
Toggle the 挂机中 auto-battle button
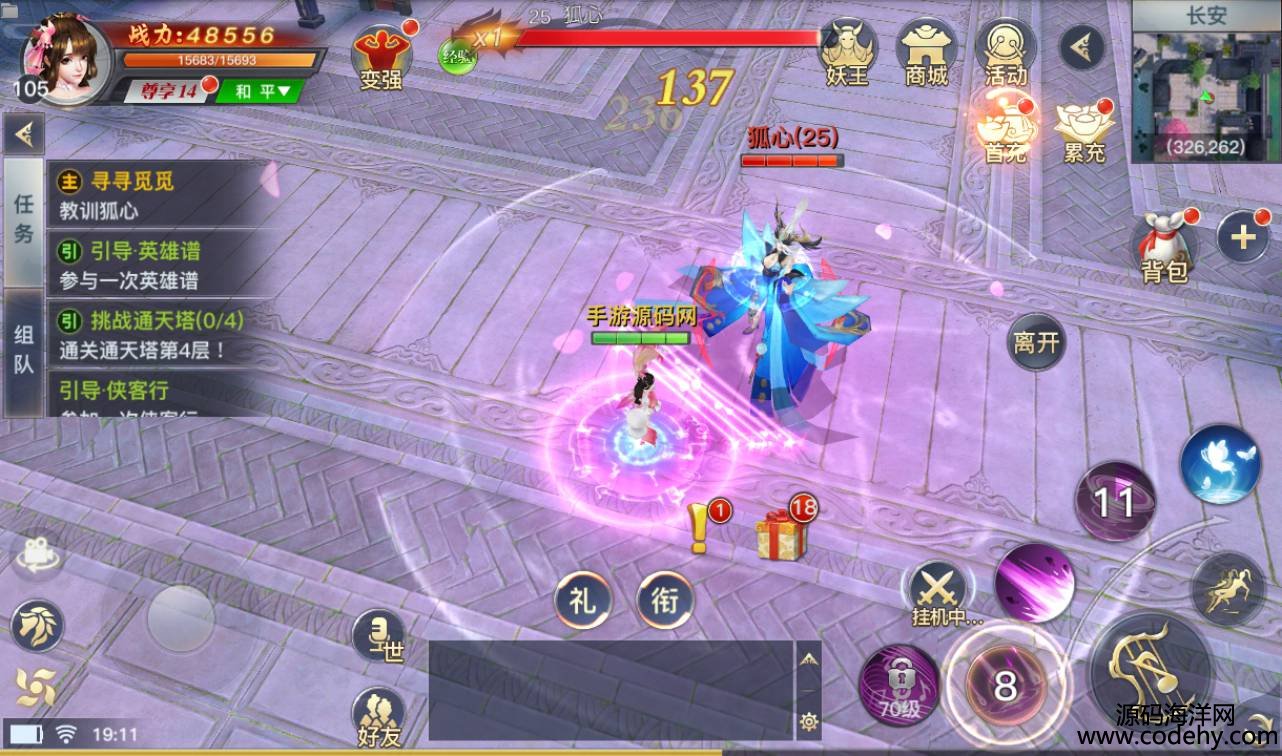[940, 592]
